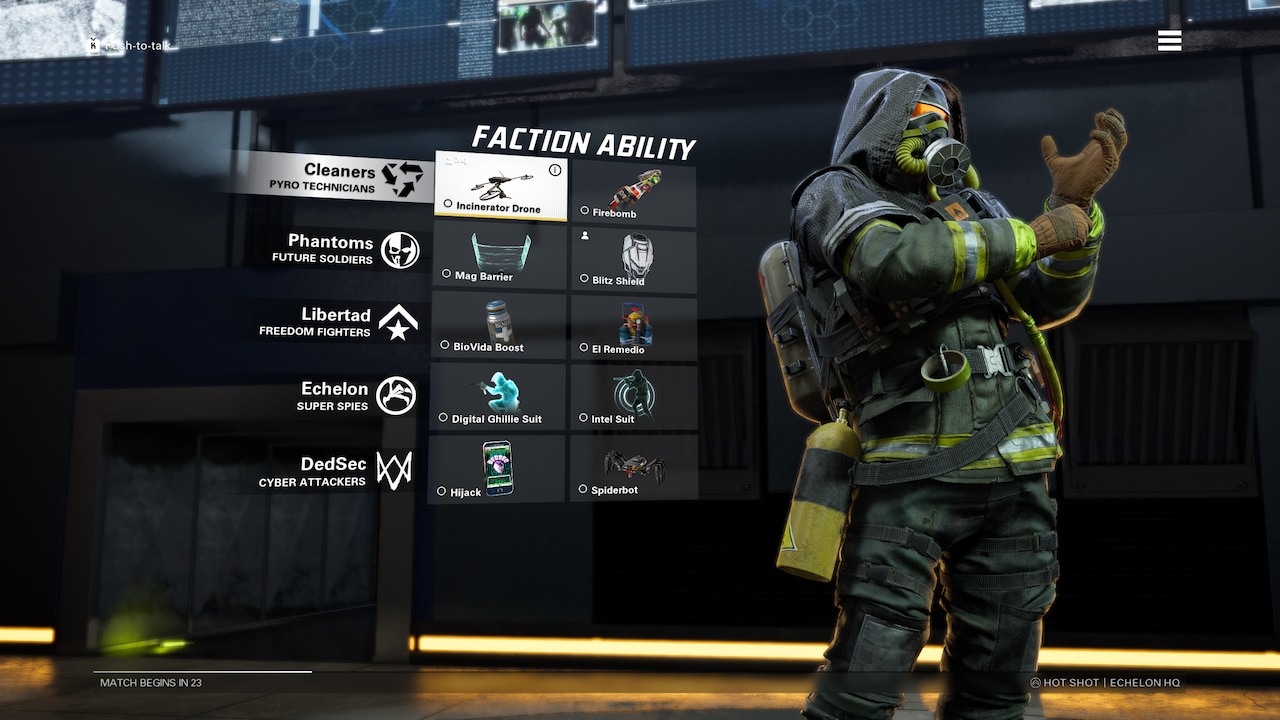This screenshot has width=1280, height=720.
Task: Click the Intel Suit ability tile
Action: [634, 396]
